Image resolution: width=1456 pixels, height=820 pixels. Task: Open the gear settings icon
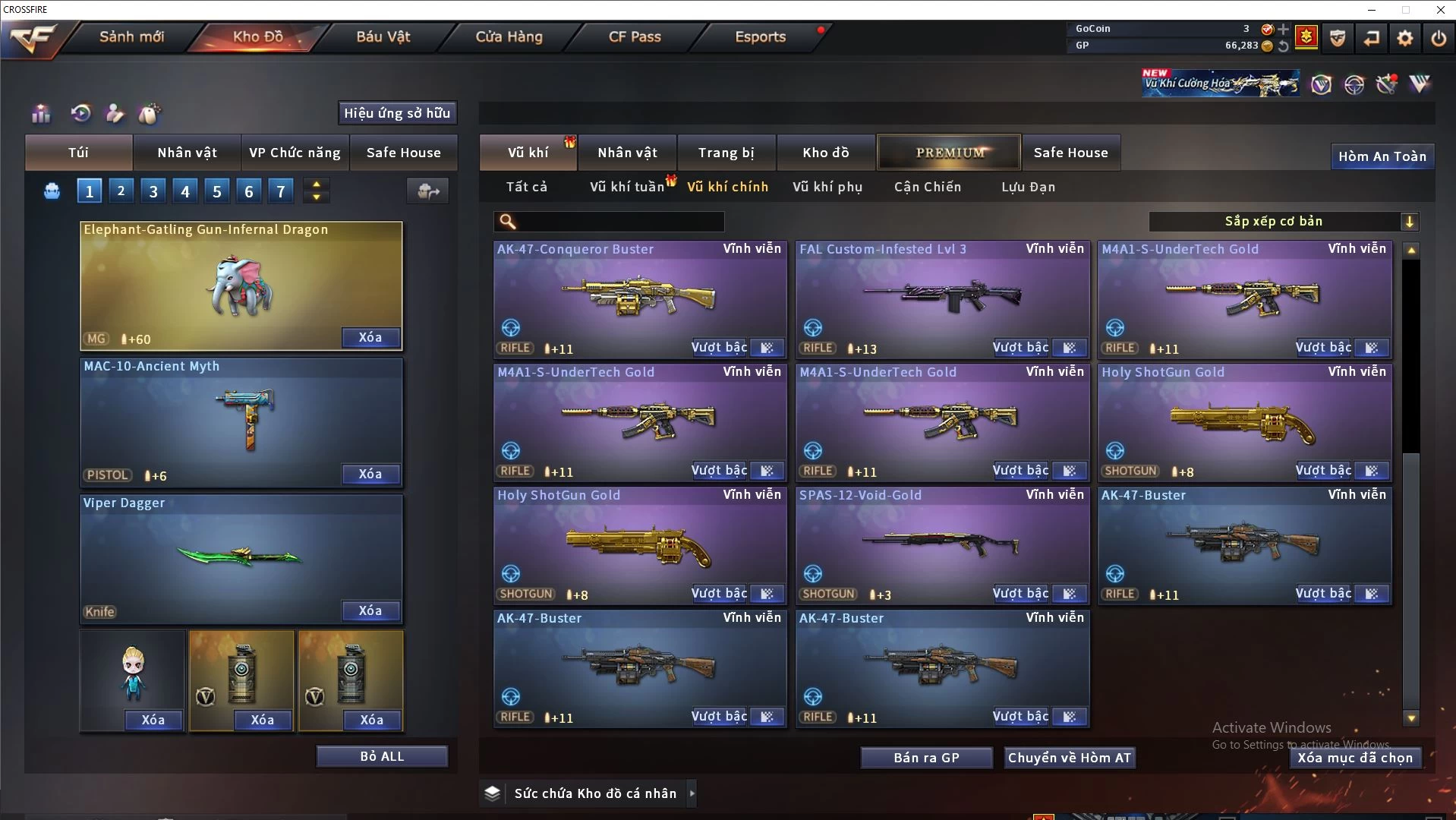pos(1404,38)
